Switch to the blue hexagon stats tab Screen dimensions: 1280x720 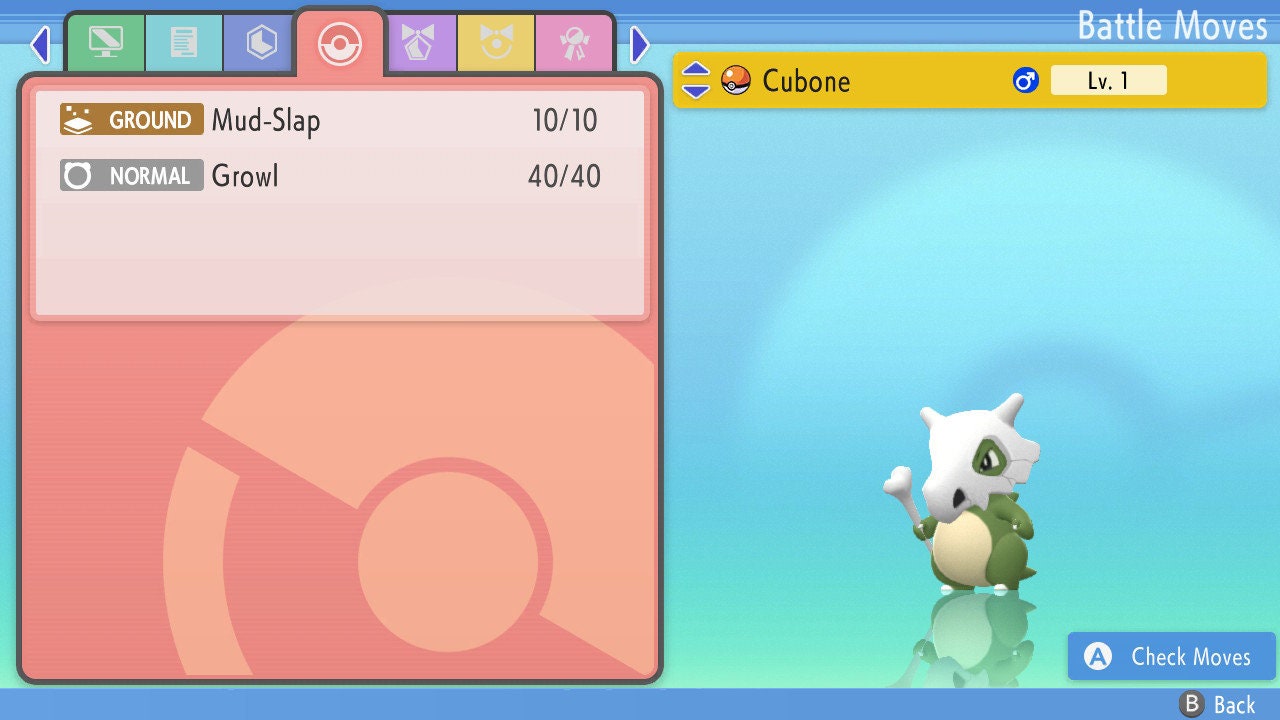point(261,43)
